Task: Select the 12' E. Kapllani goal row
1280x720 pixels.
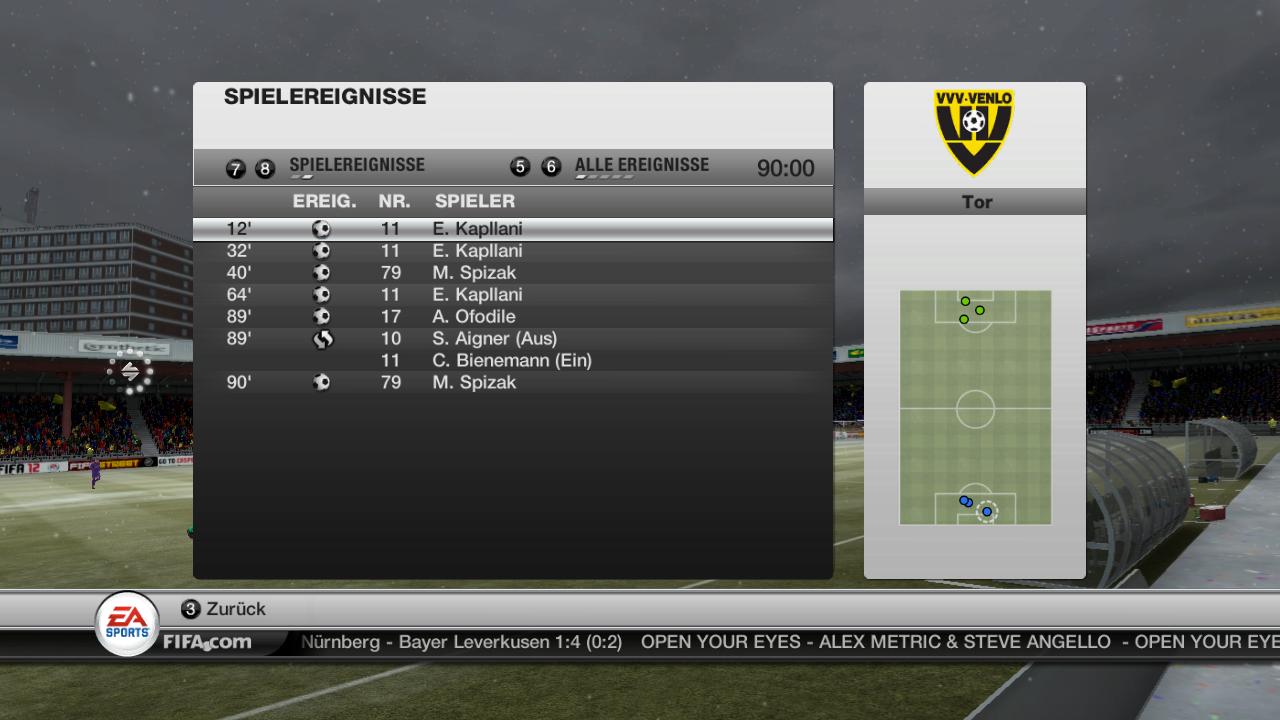Action: point(512,229)
